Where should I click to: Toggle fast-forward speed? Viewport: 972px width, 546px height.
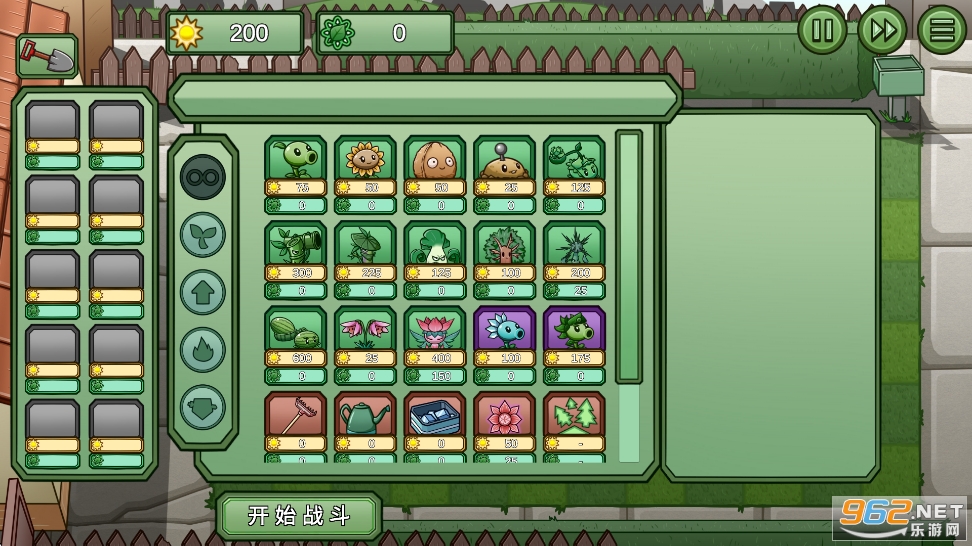[x=882, y=31]
